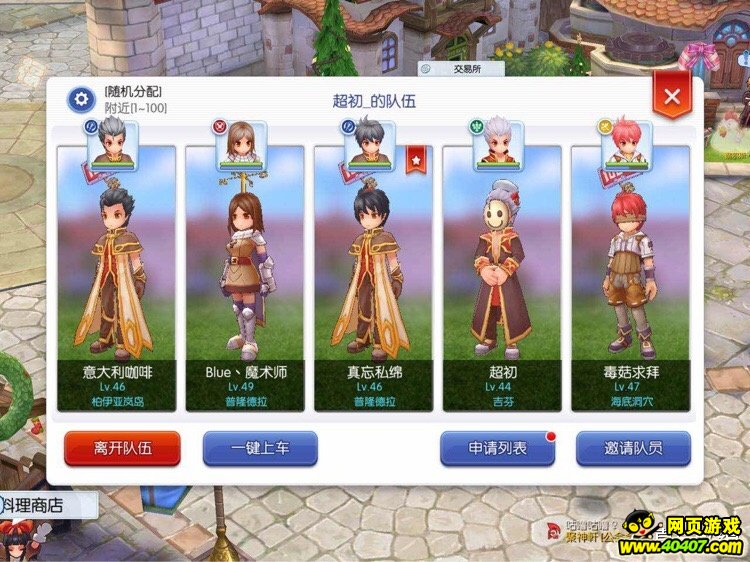Open the 交易所 exchange label
Viewport: 750px width, 562px height.
(462, 69)
